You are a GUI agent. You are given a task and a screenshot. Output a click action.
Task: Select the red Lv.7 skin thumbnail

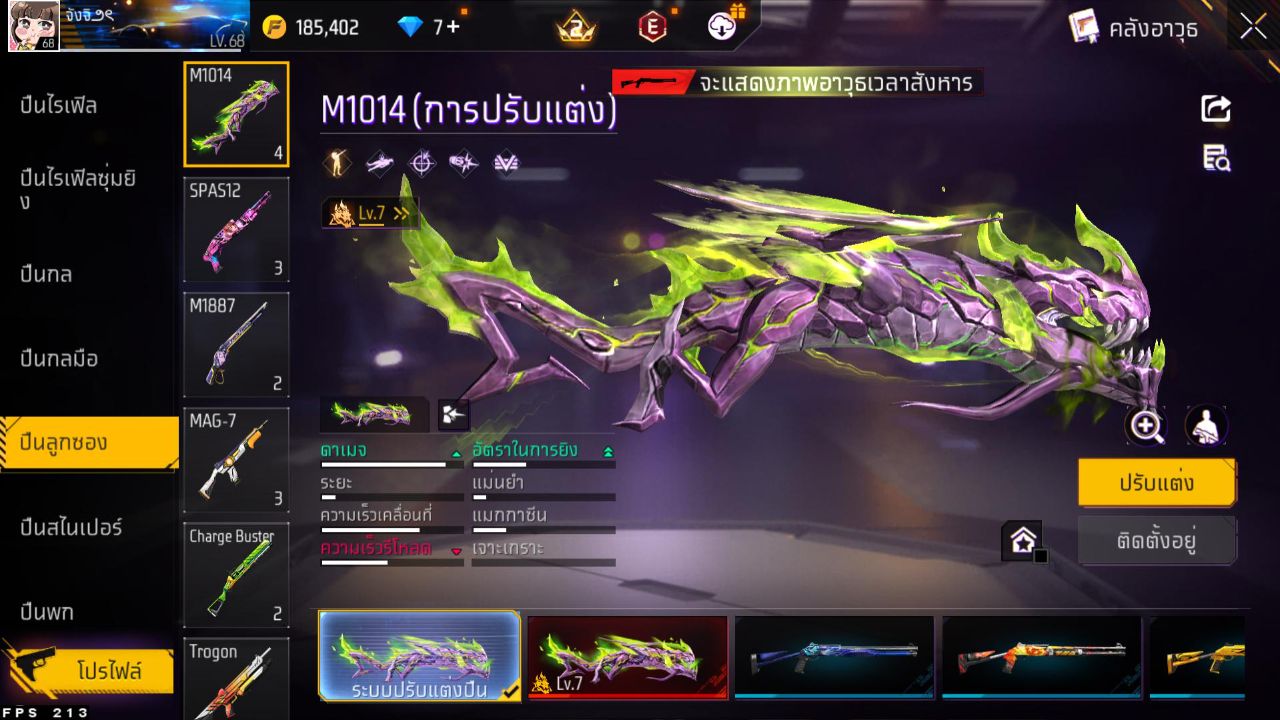pos(627,656)
